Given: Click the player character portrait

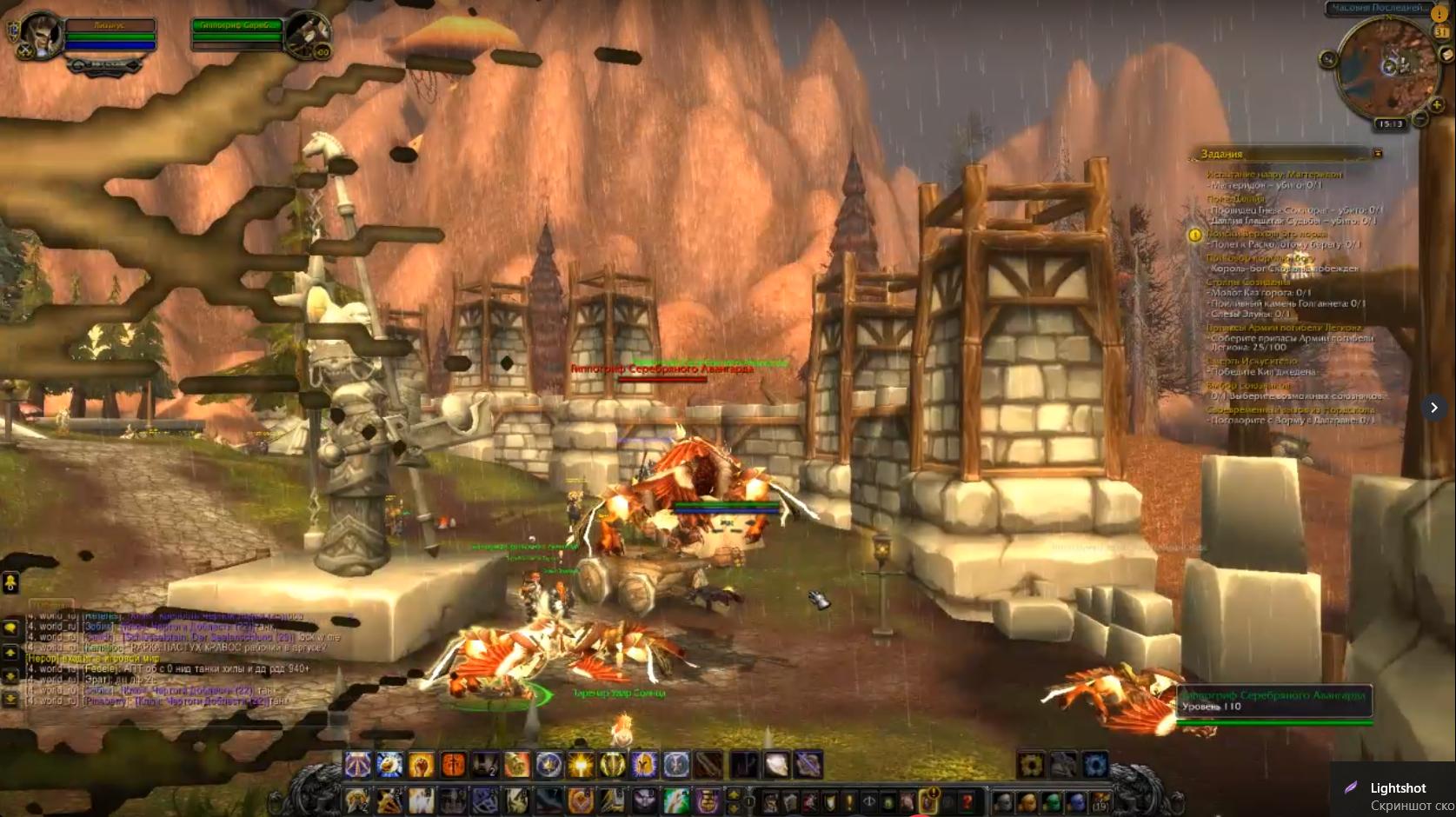Looking at the screenshot, I should [x=37, y=35].
